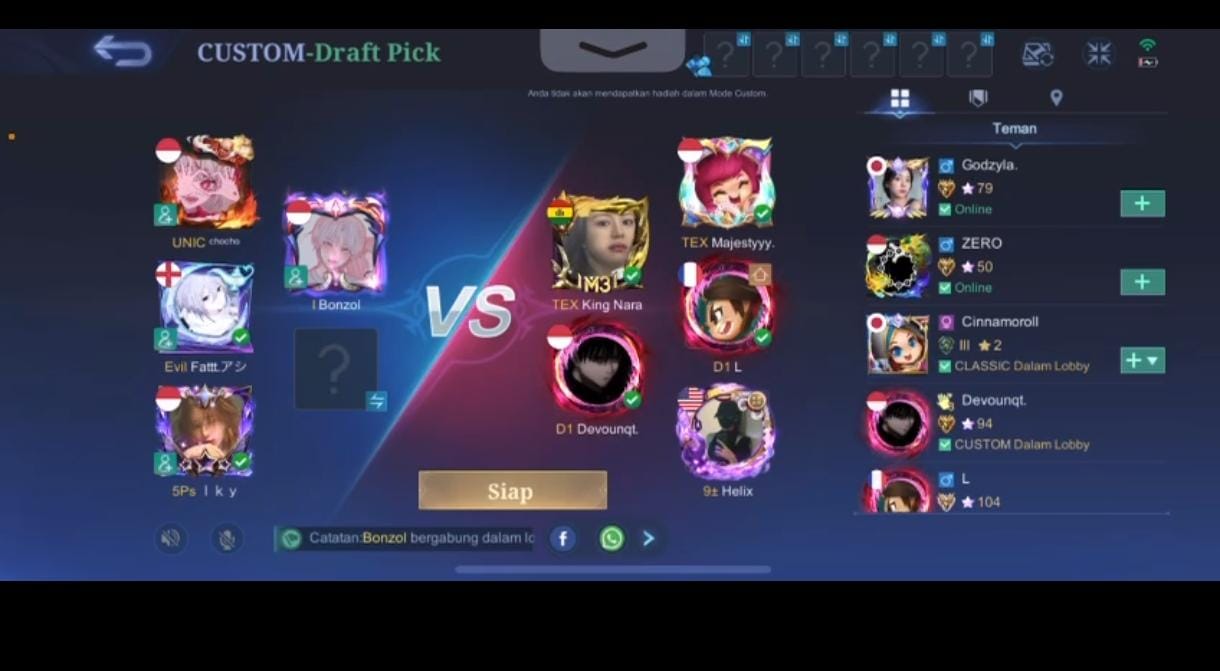Image resolution: width=1220 pixels, height=671 pixels.
Task: Select UNIC chocho's player avatar
Action: (206, 182)
